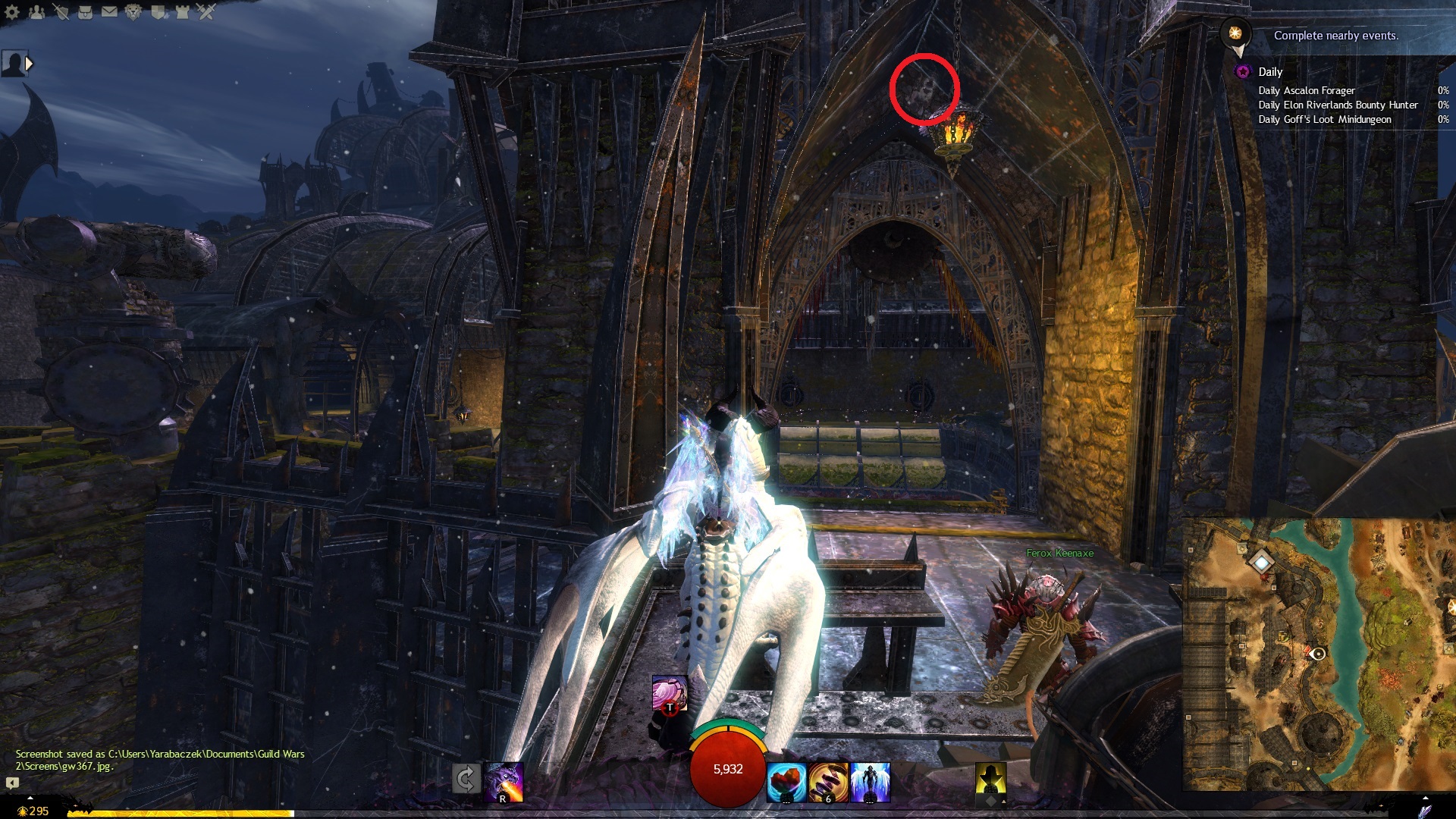Open the hero panel sword-and-shield icon

click(61, 12)
